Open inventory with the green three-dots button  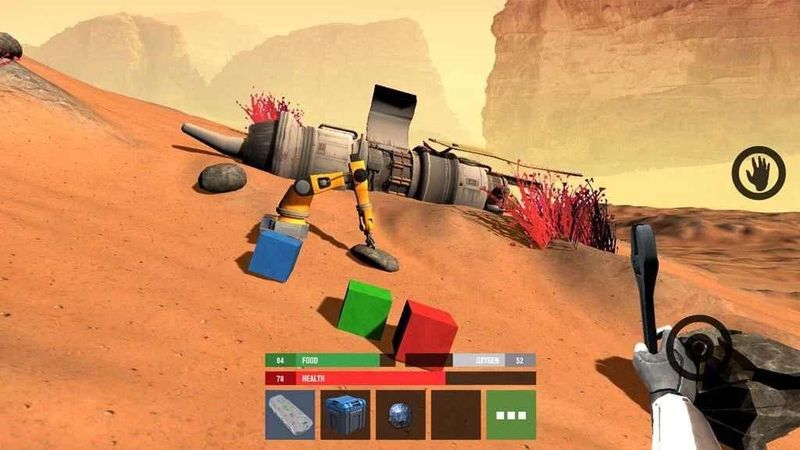(510, 414)
